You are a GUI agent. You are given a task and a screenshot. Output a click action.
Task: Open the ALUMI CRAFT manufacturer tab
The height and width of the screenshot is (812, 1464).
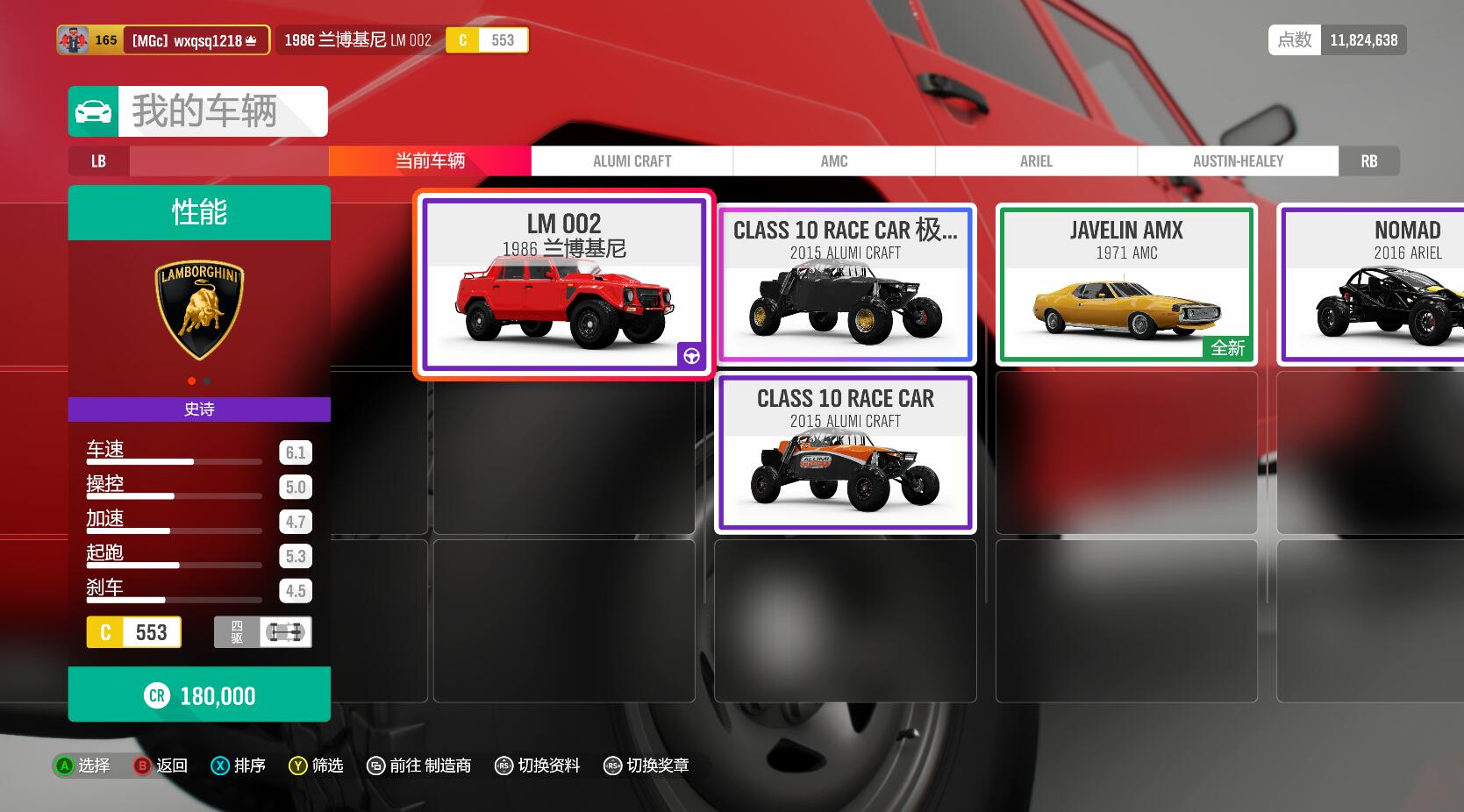(632, 161)
